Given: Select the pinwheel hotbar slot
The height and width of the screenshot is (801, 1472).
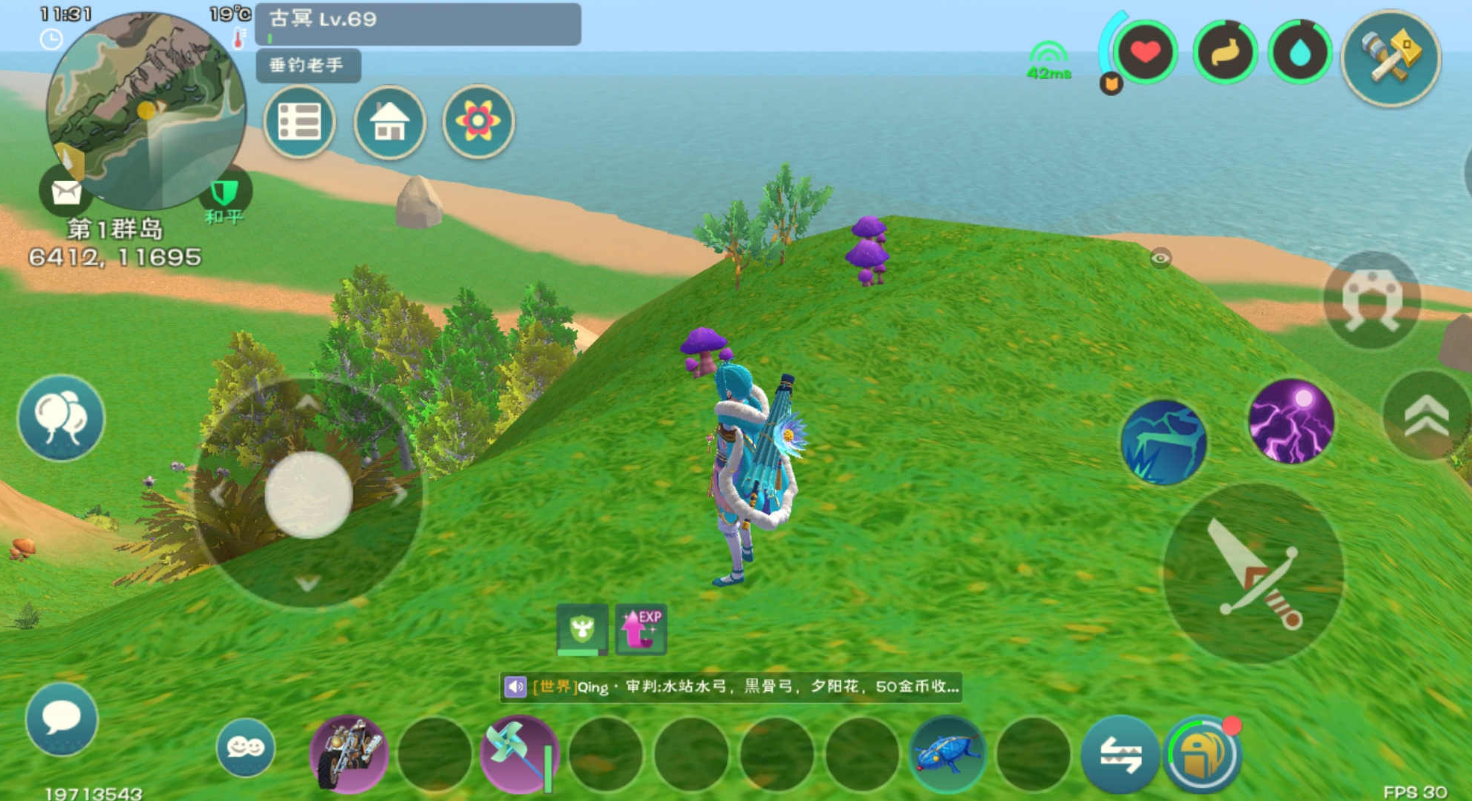Looking at the screenshot, I should point(519,753).
